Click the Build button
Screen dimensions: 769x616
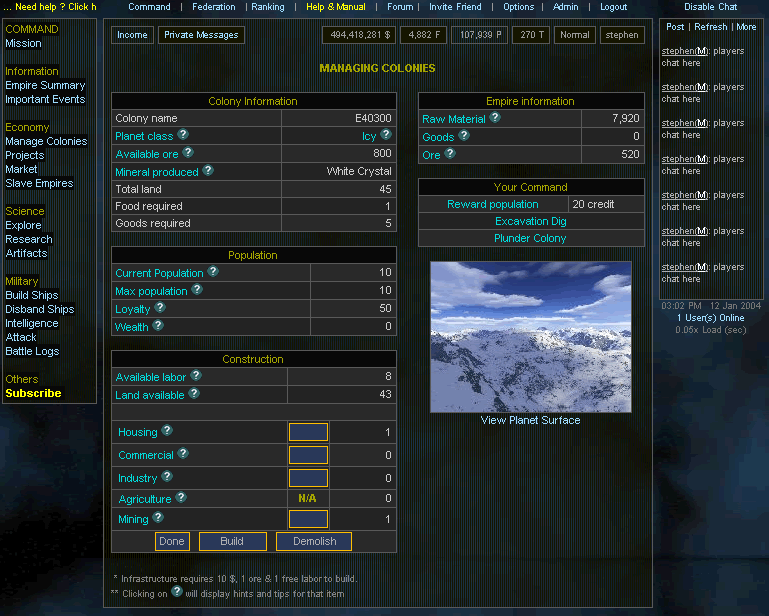pyautogui.click(x=232, y=541)
